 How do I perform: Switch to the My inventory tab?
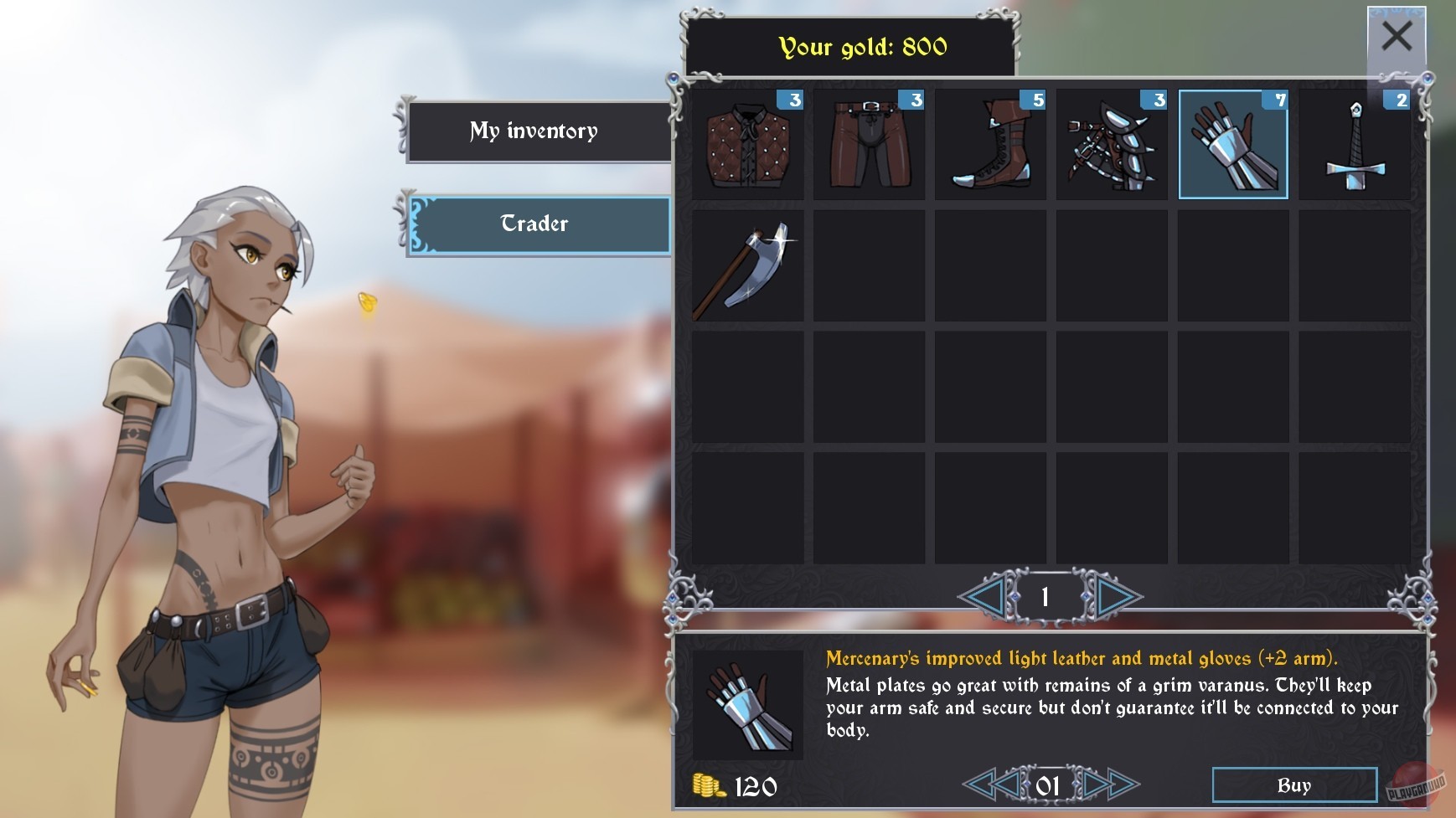point(535,131)
